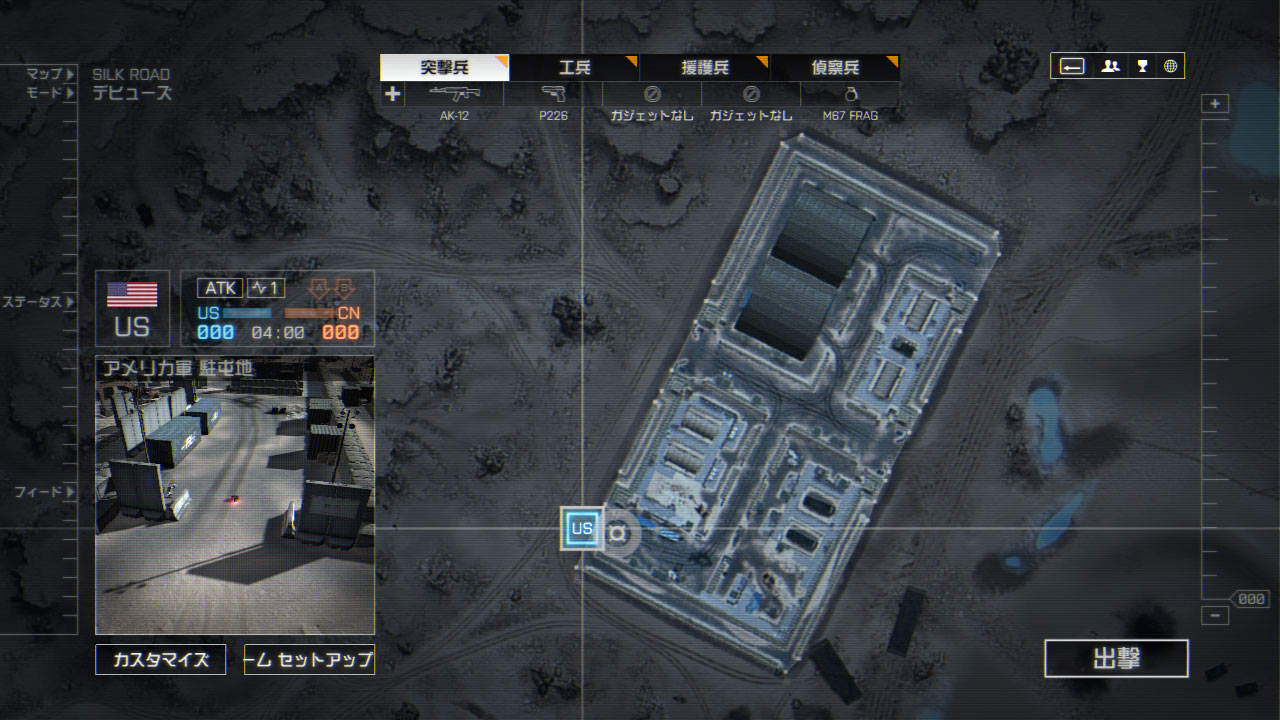Zoom out the map with minus button

click(x=1215, y=616)
